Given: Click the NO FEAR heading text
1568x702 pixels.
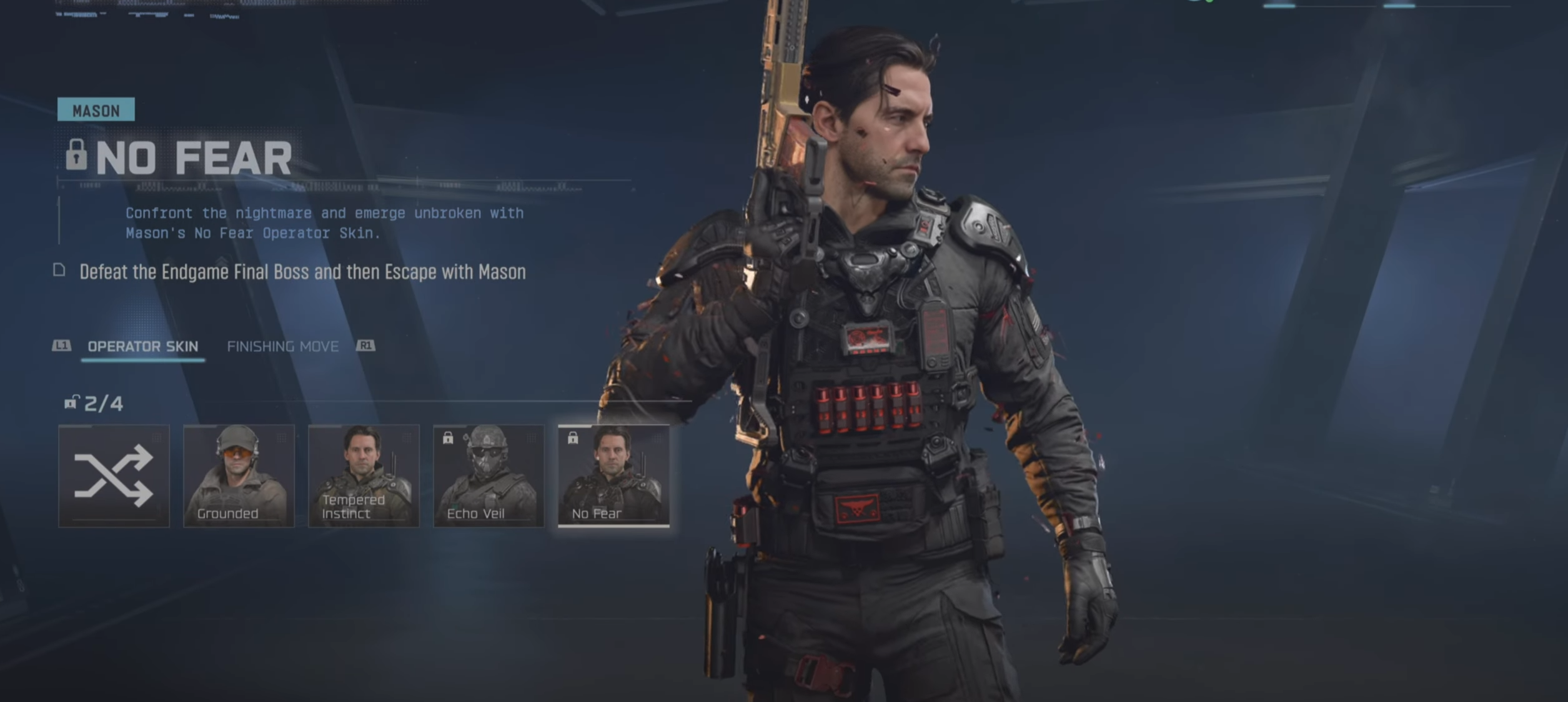Looking at the screenshot, I should (x=194, y=158).
